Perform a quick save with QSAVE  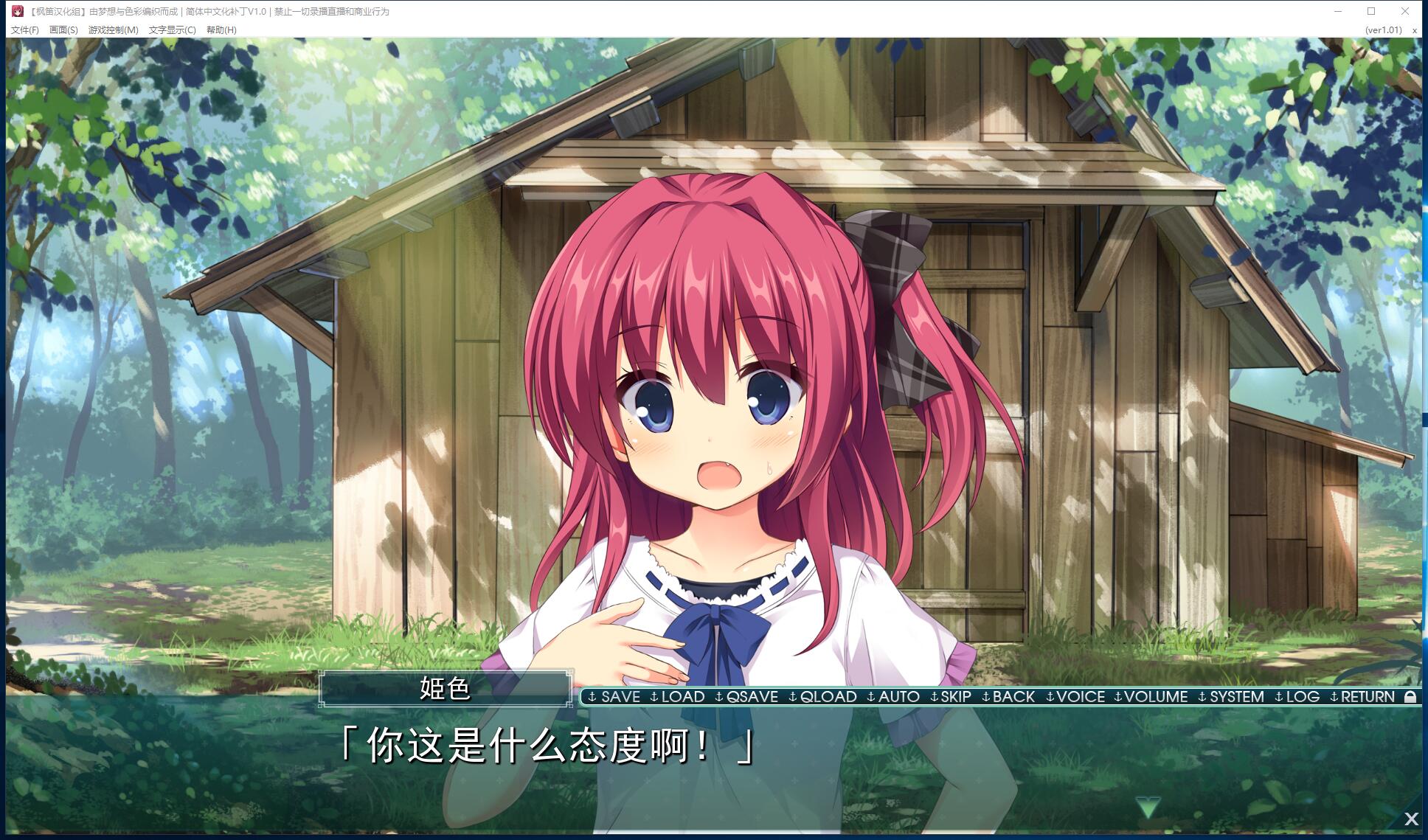746,697
